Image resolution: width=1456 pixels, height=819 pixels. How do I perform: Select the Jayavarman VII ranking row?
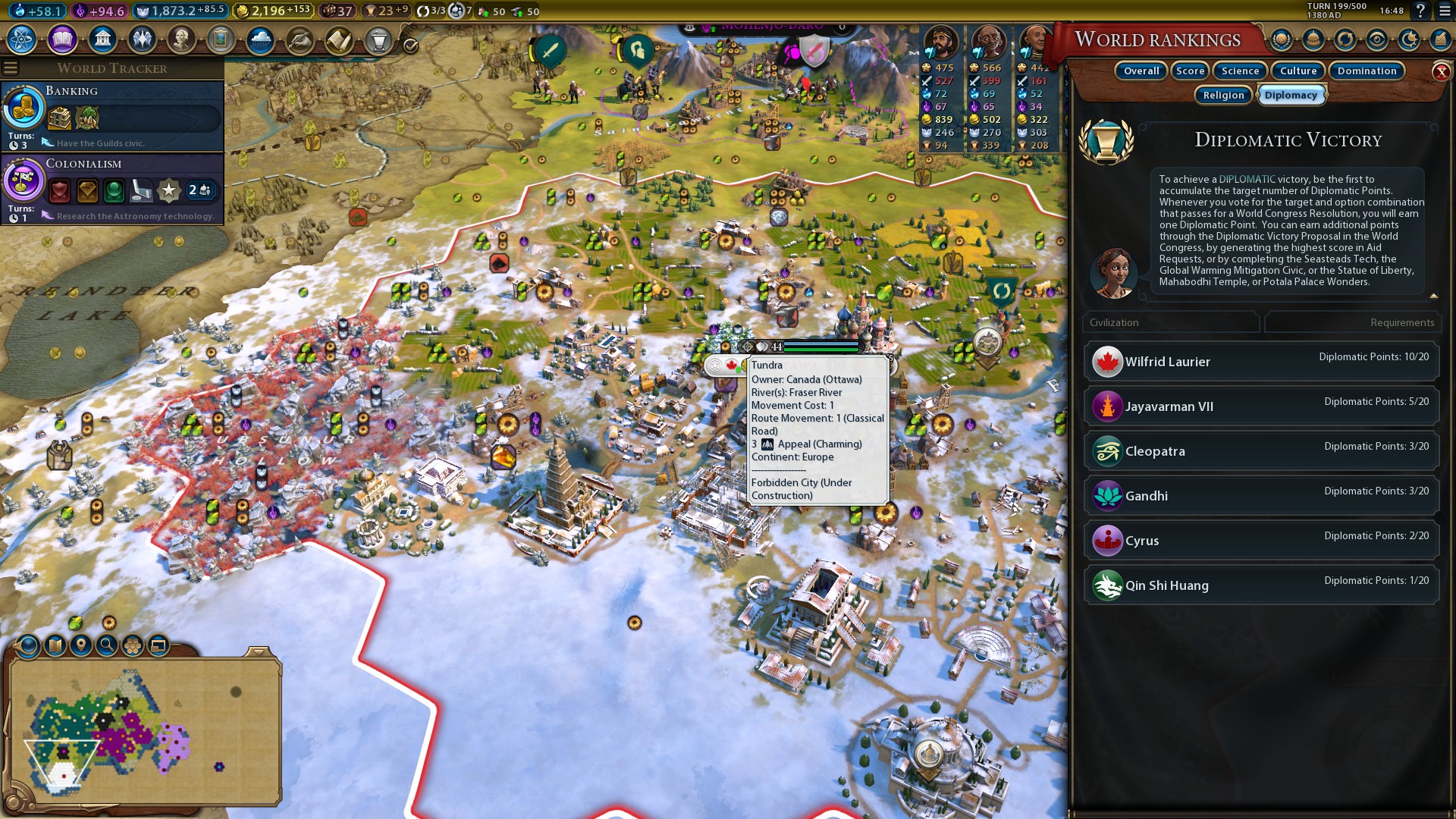coord(1261,406)
